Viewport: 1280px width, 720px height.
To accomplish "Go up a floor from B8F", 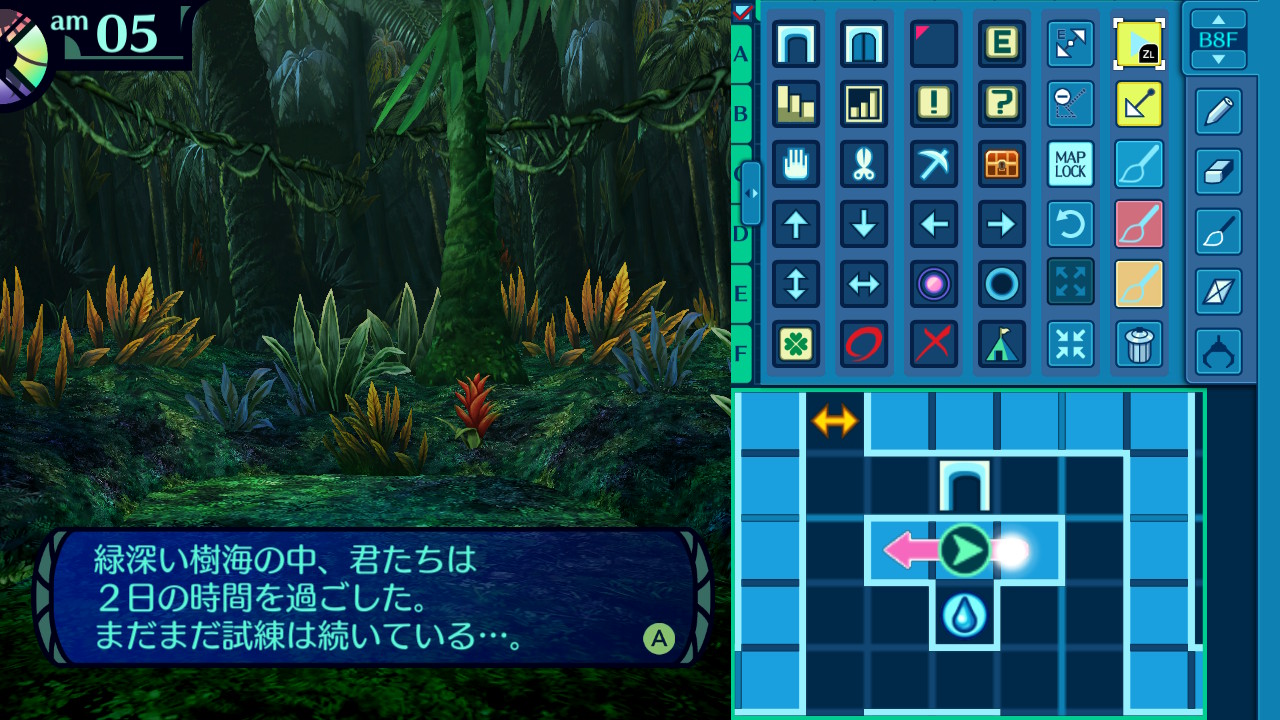I will [1218, 19].
